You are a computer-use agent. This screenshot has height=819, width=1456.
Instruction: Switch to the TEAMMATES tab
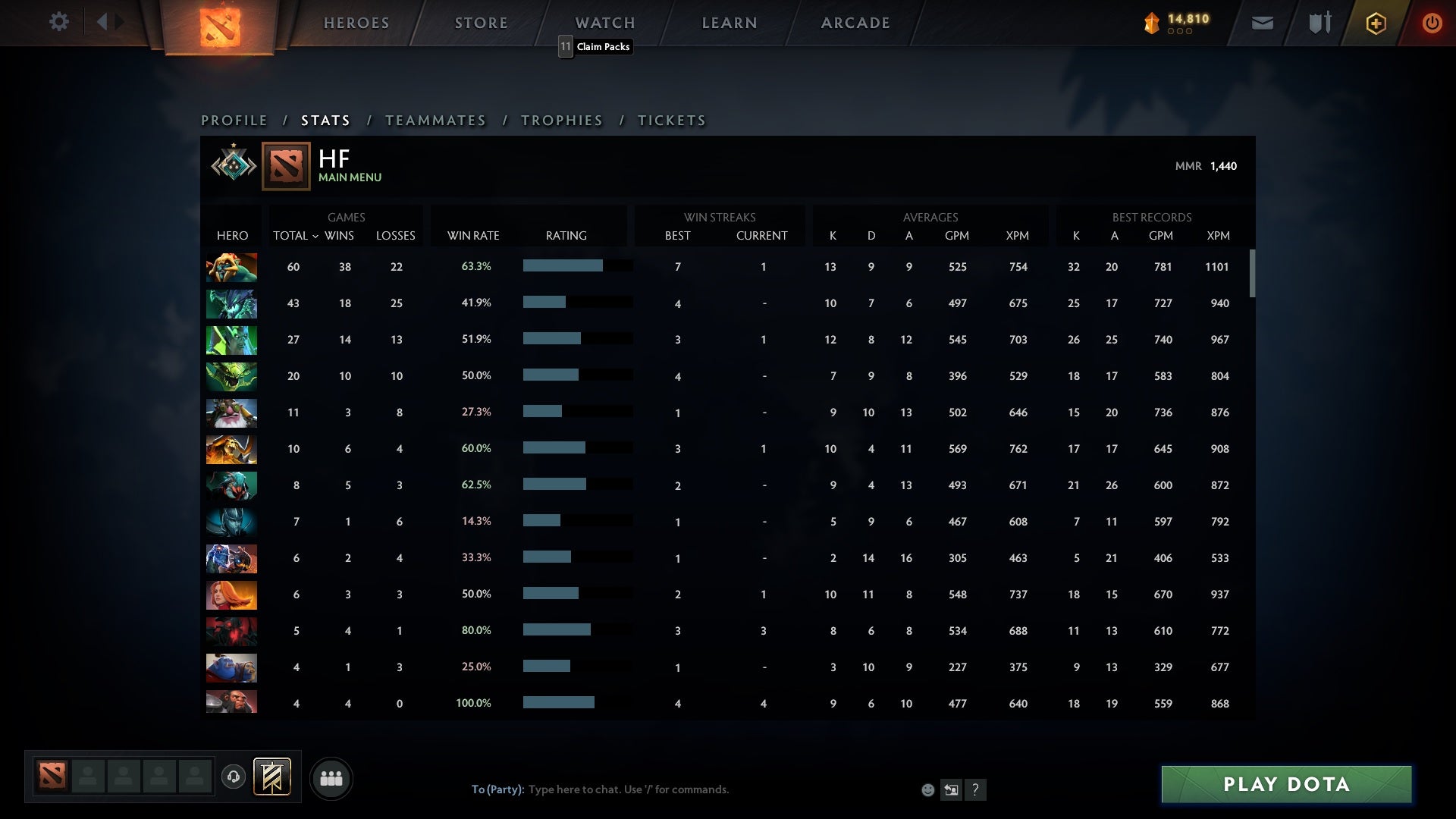click(436, 120)
